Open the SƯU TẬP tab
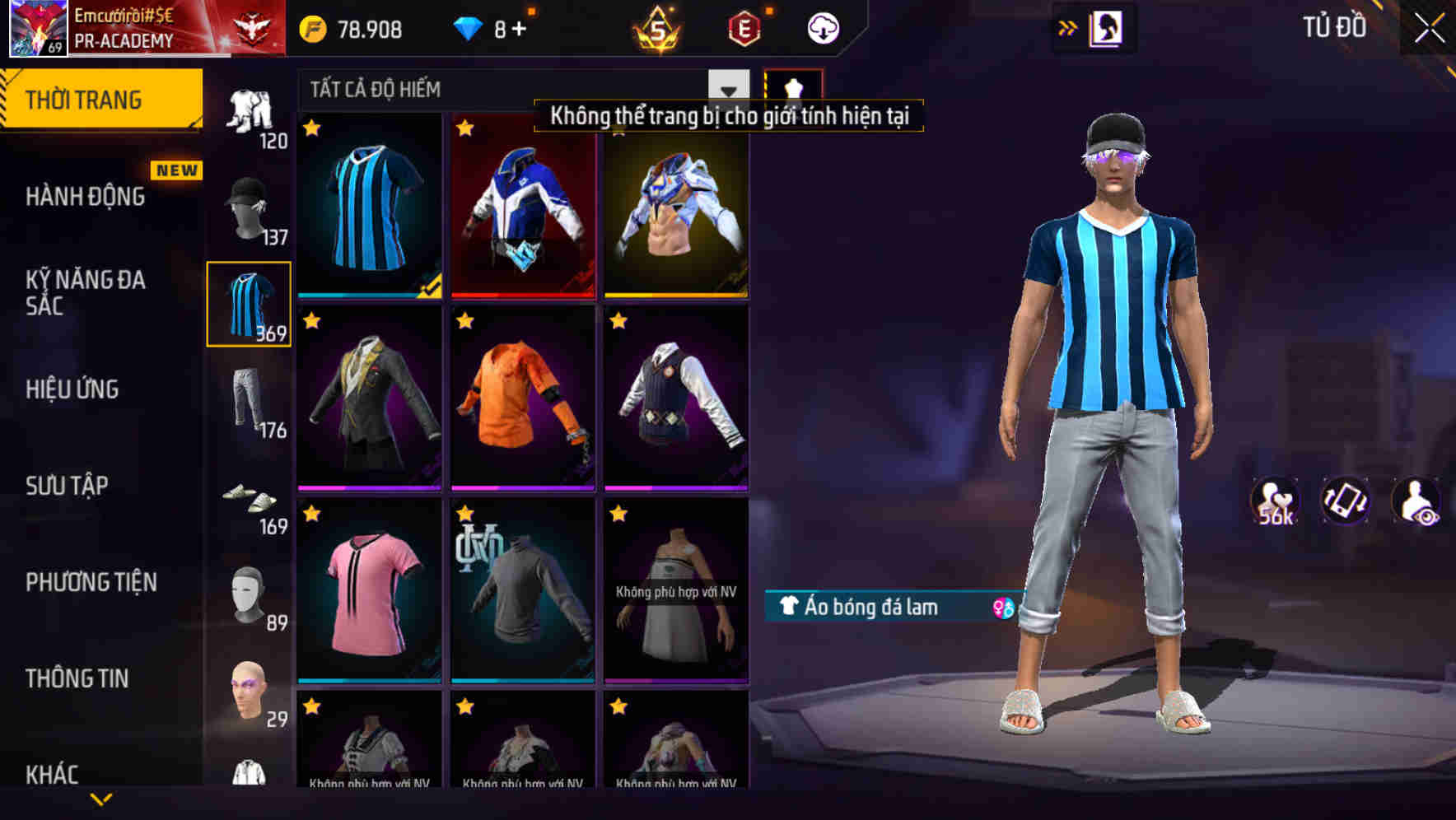The height and width of the screenshot is (820, 1456). pyautogui.click(x=66, y=486)
